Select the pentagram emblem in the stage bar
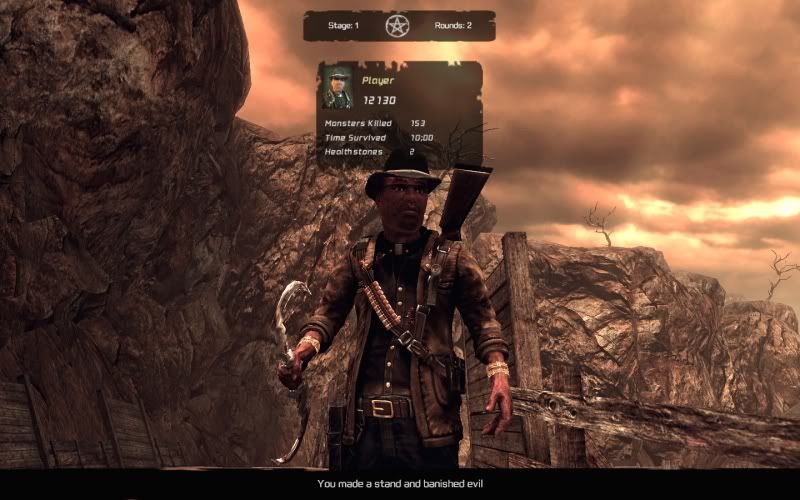The width and height of the screenshot is (800, 500). pyautogui.click(x=397, y=26)
